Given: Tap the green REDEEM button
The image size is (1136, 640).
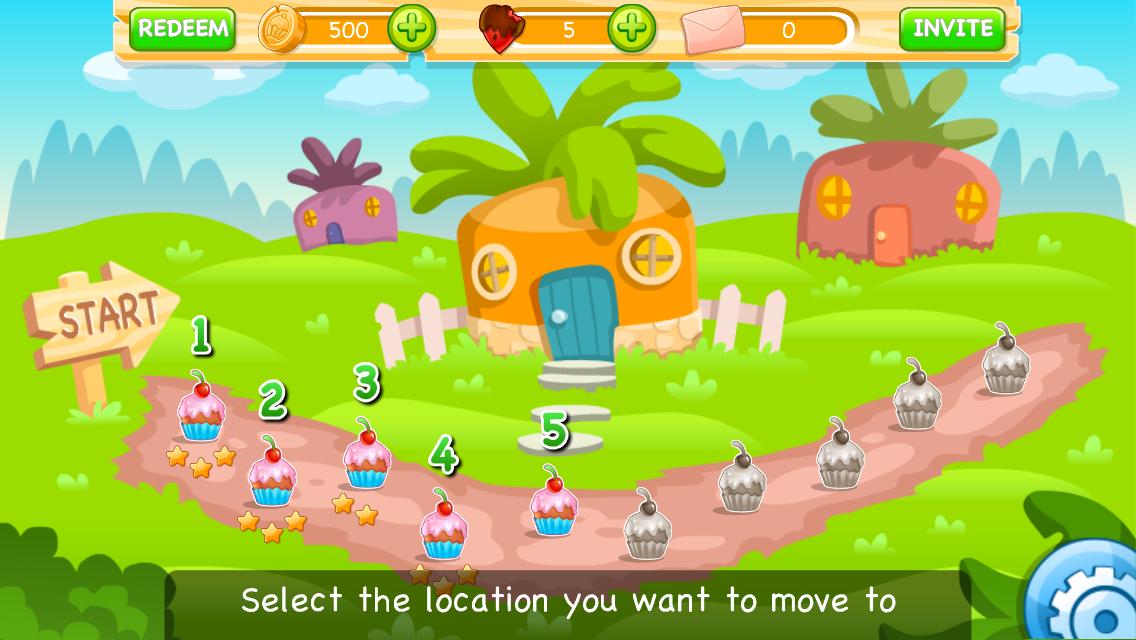Looking at the screenshot, I should (x=182, y=29).
